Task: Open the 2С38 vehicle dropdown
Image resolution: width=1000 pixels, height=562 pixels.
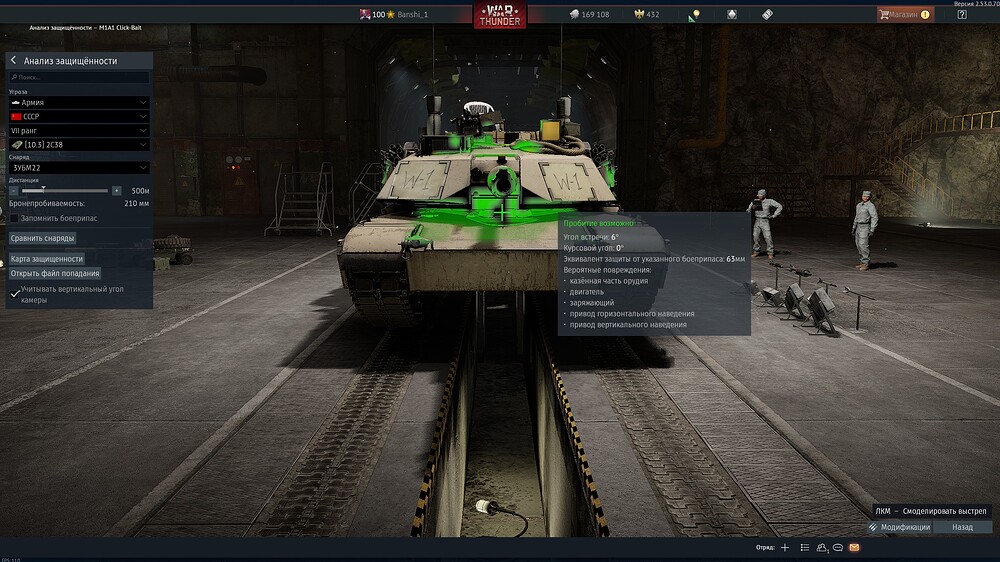Action: coord(79,144)
